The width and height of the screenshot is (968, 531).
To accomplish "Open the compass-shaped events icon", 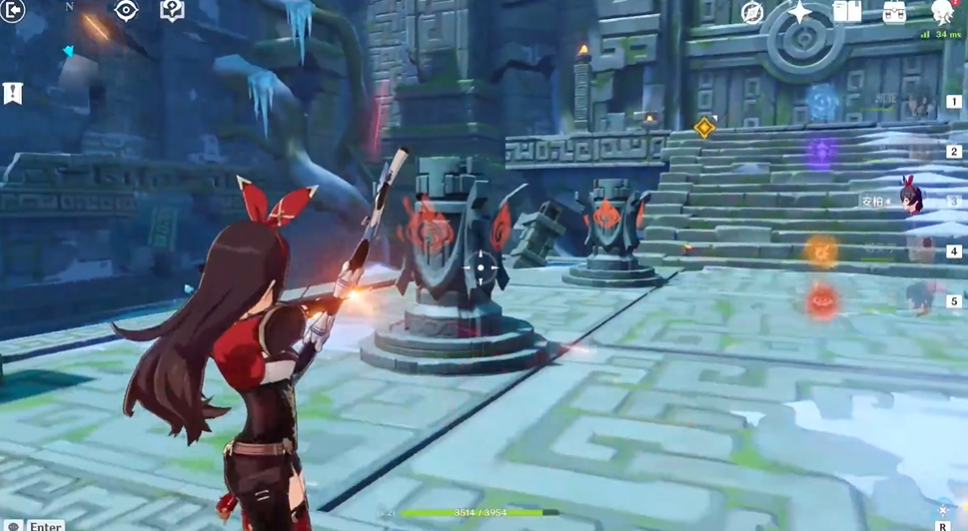I will (752, 12).
